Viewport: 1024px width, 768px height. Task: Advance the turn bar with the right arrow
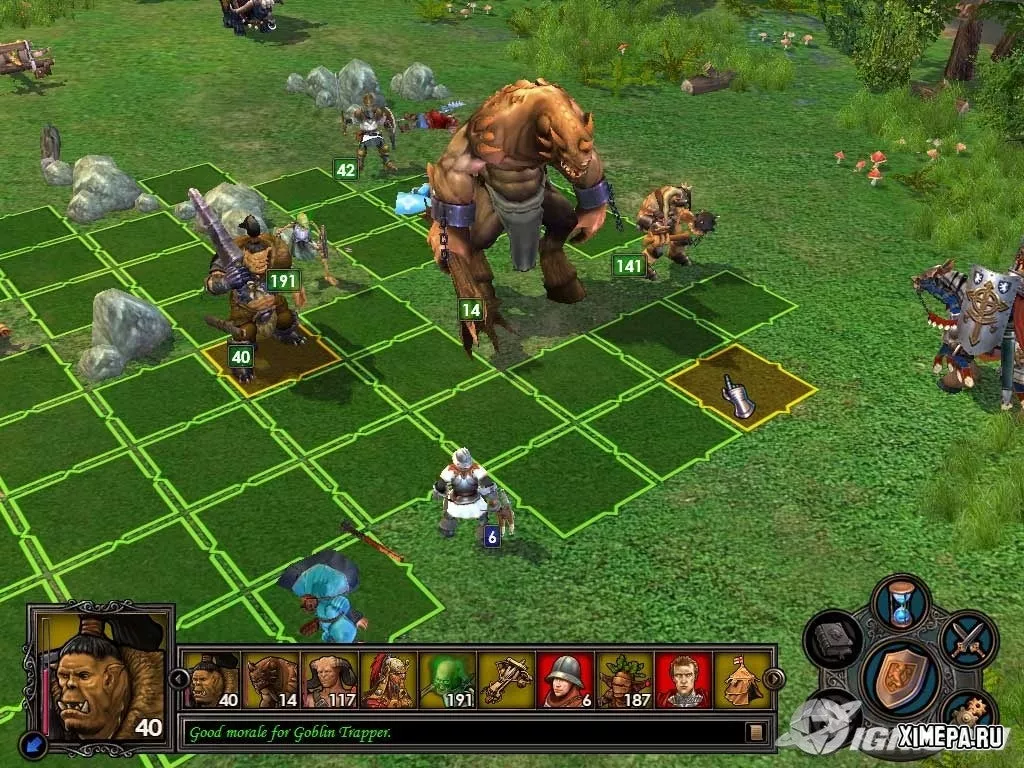773,679
